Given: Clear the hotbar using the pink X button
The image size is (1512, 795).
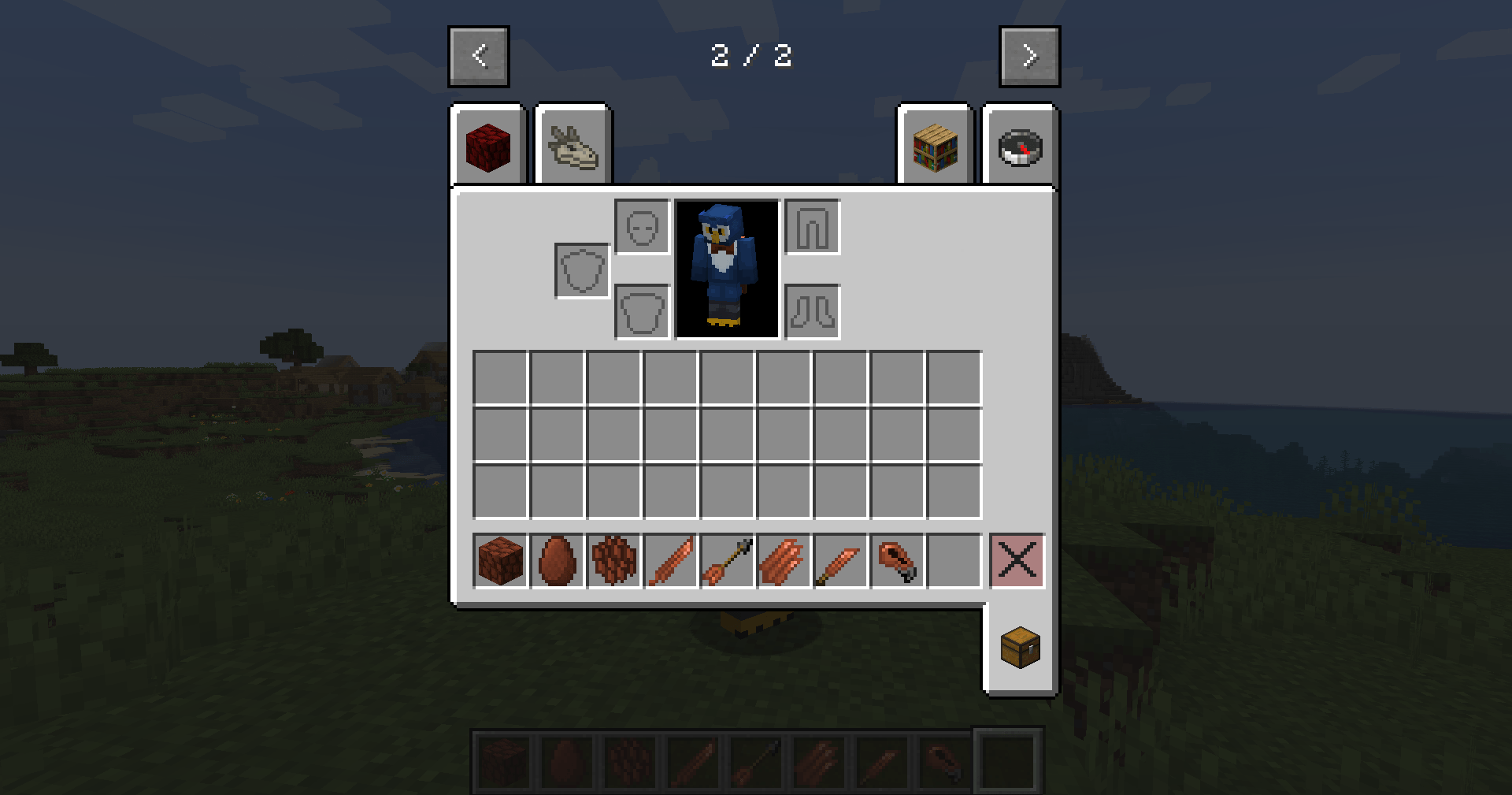Looking at the screenshot, I should point(1017,561).
